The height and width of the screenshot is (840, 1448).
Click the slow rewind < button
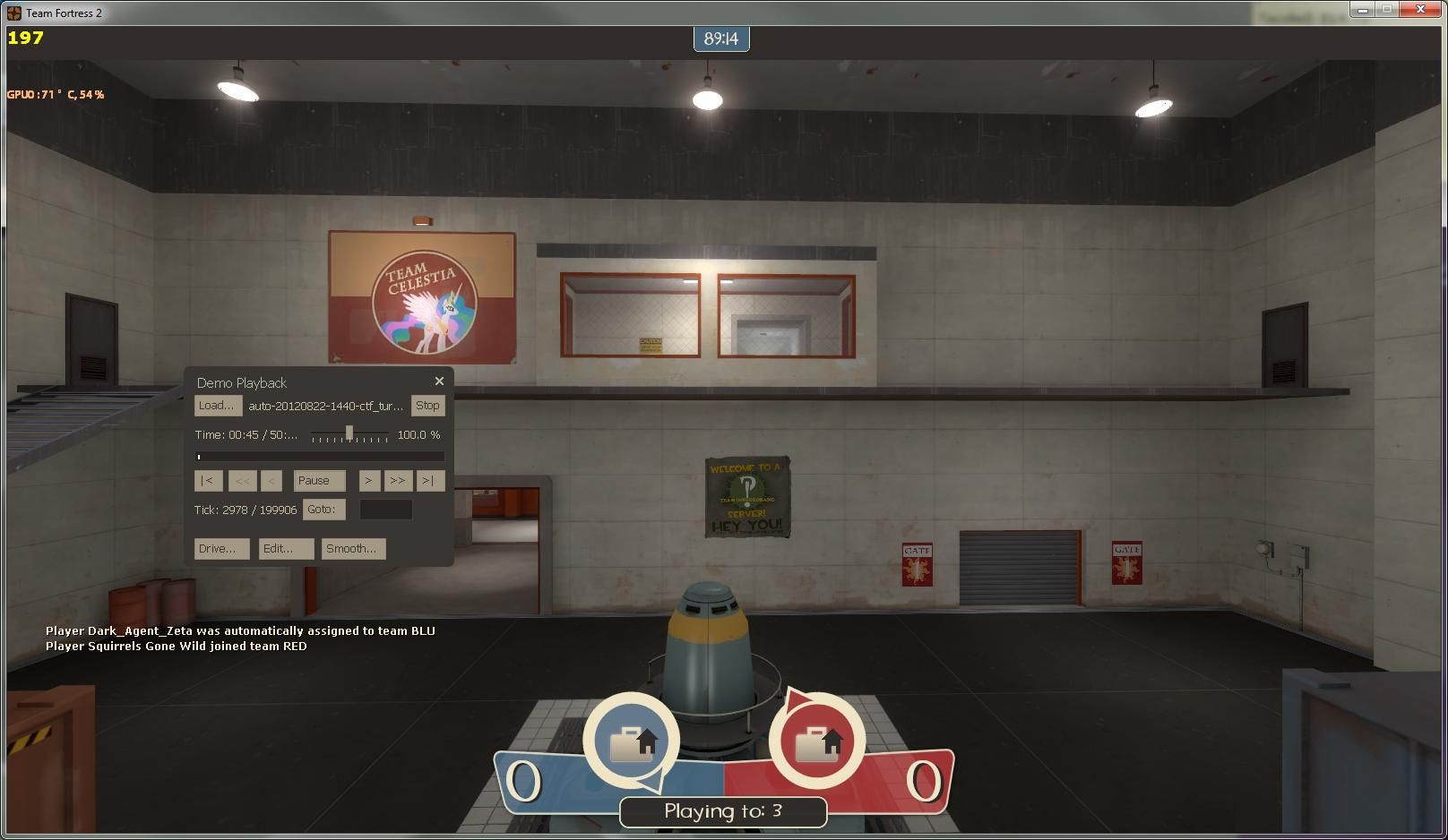click(x=271, y=481)
